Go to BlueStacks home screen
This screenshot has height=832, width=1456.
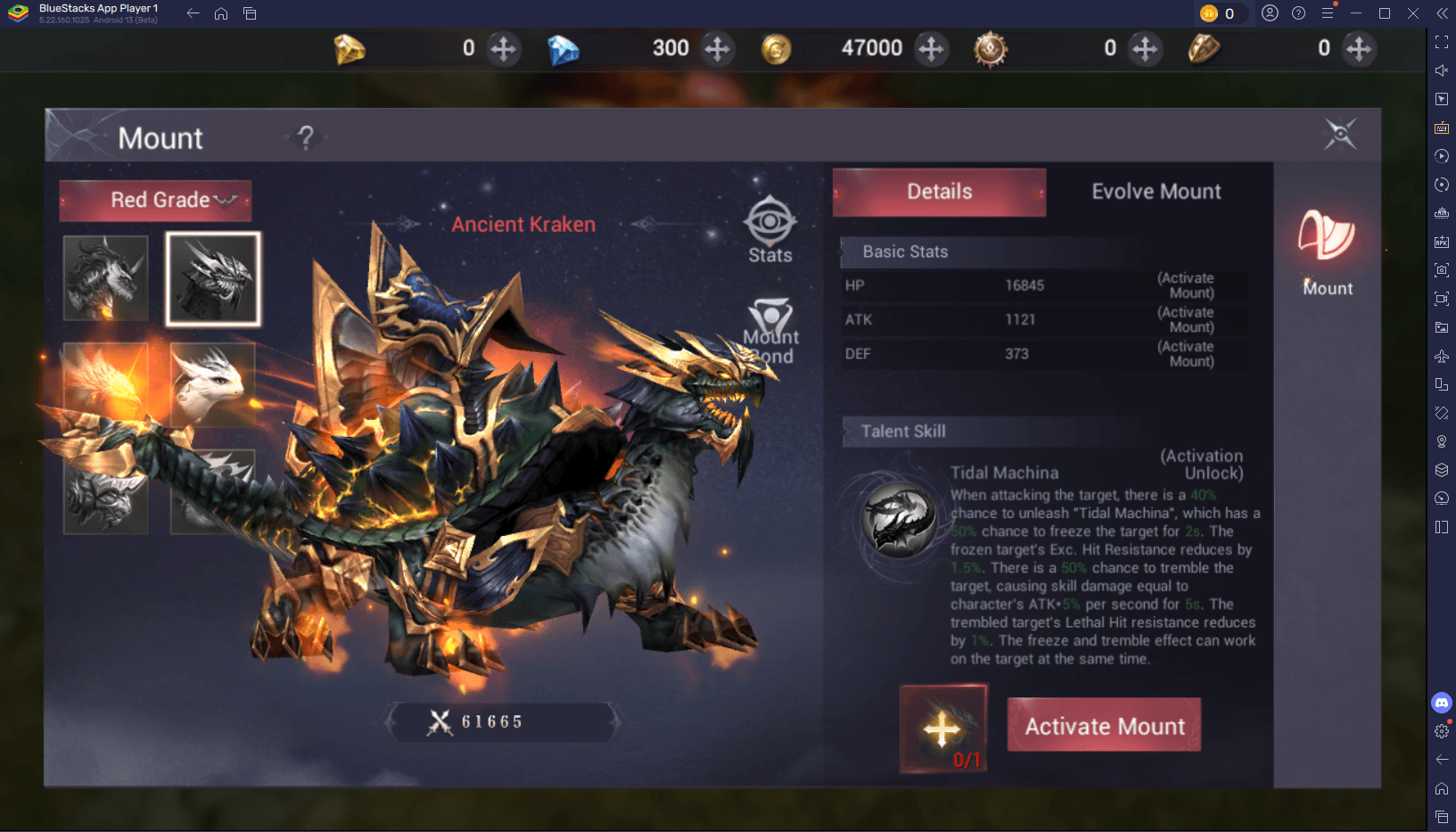[x=221, y=13]
